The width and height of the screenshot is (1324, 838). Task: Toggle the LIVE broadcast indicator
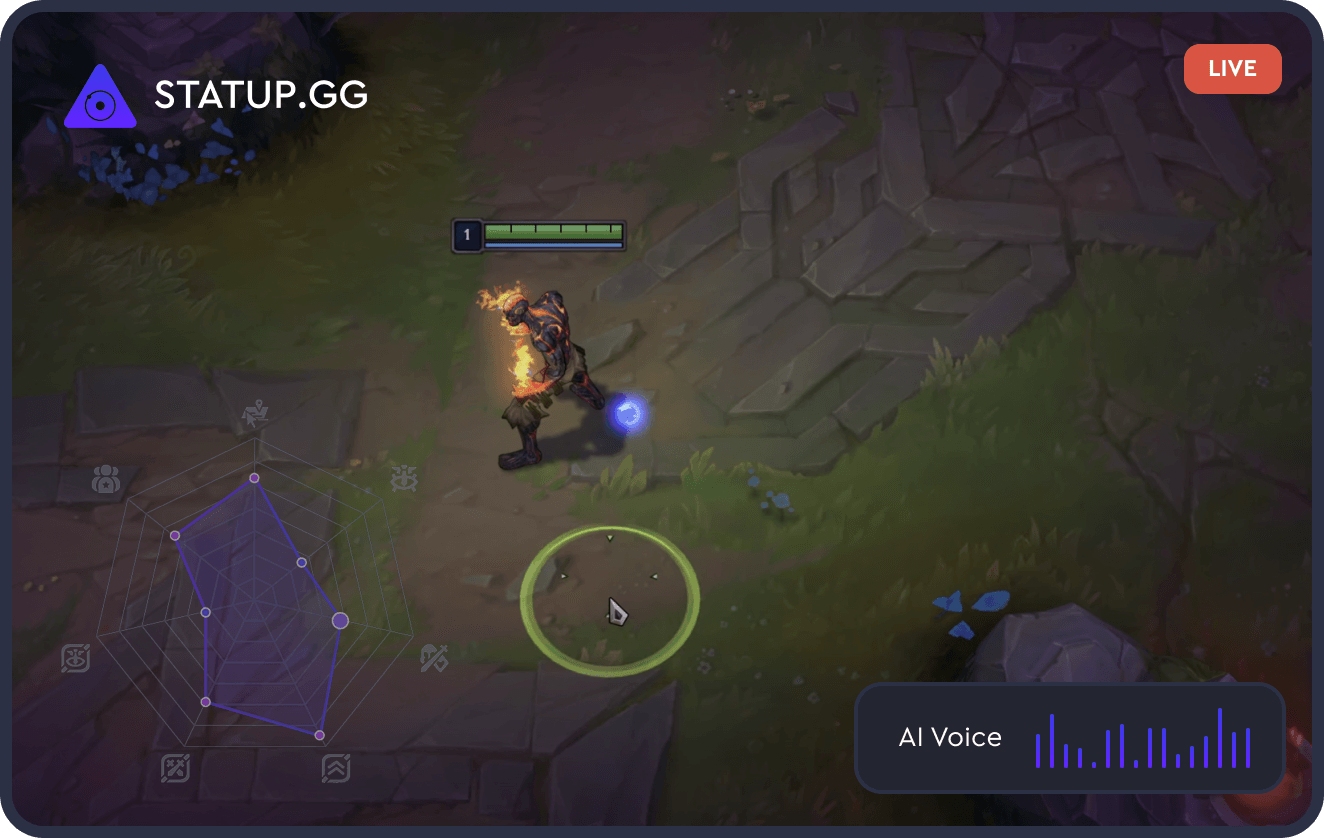click(x=1232, y=68)
